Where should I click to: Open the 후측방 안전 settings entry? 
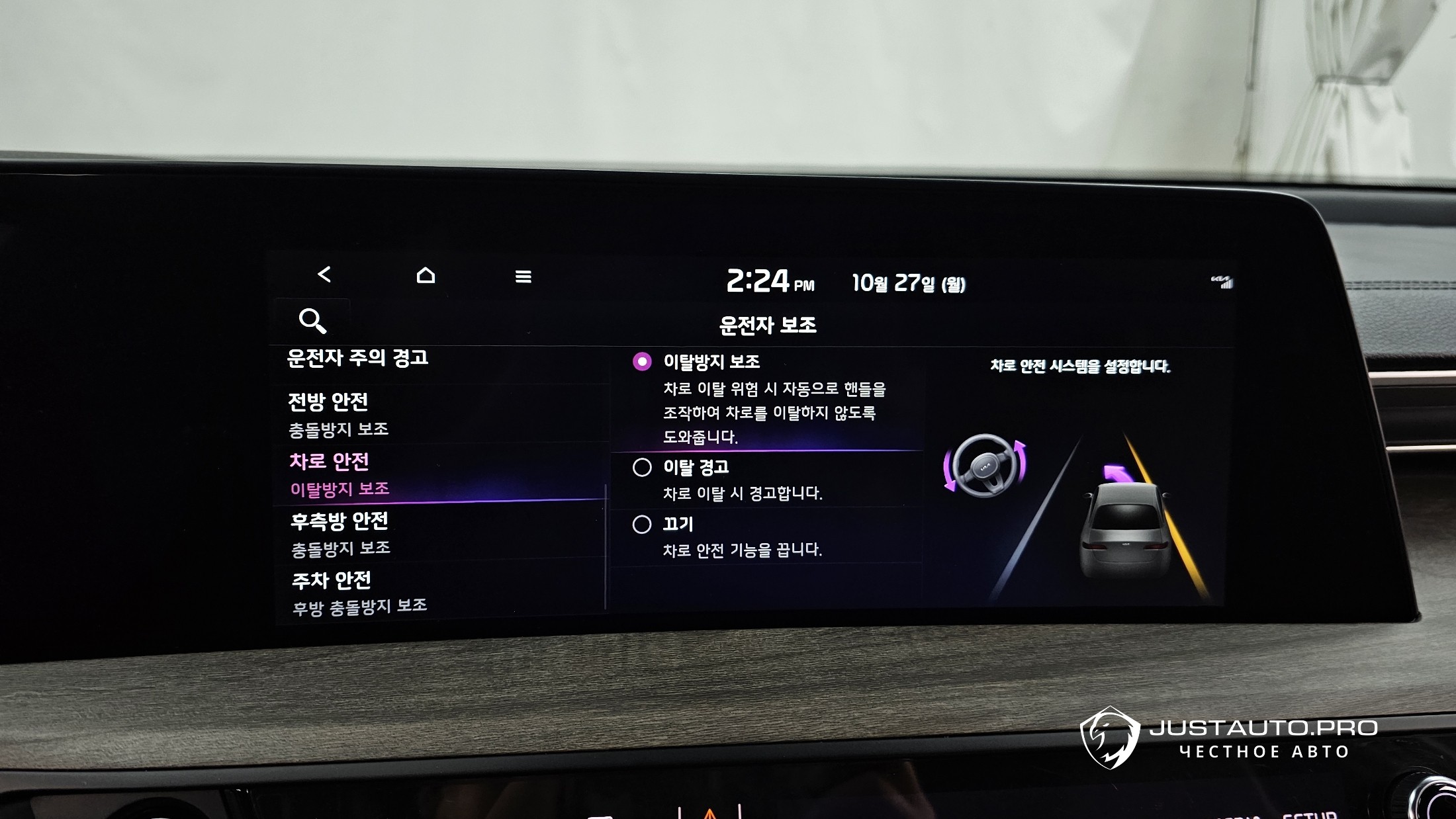[340, 533]
